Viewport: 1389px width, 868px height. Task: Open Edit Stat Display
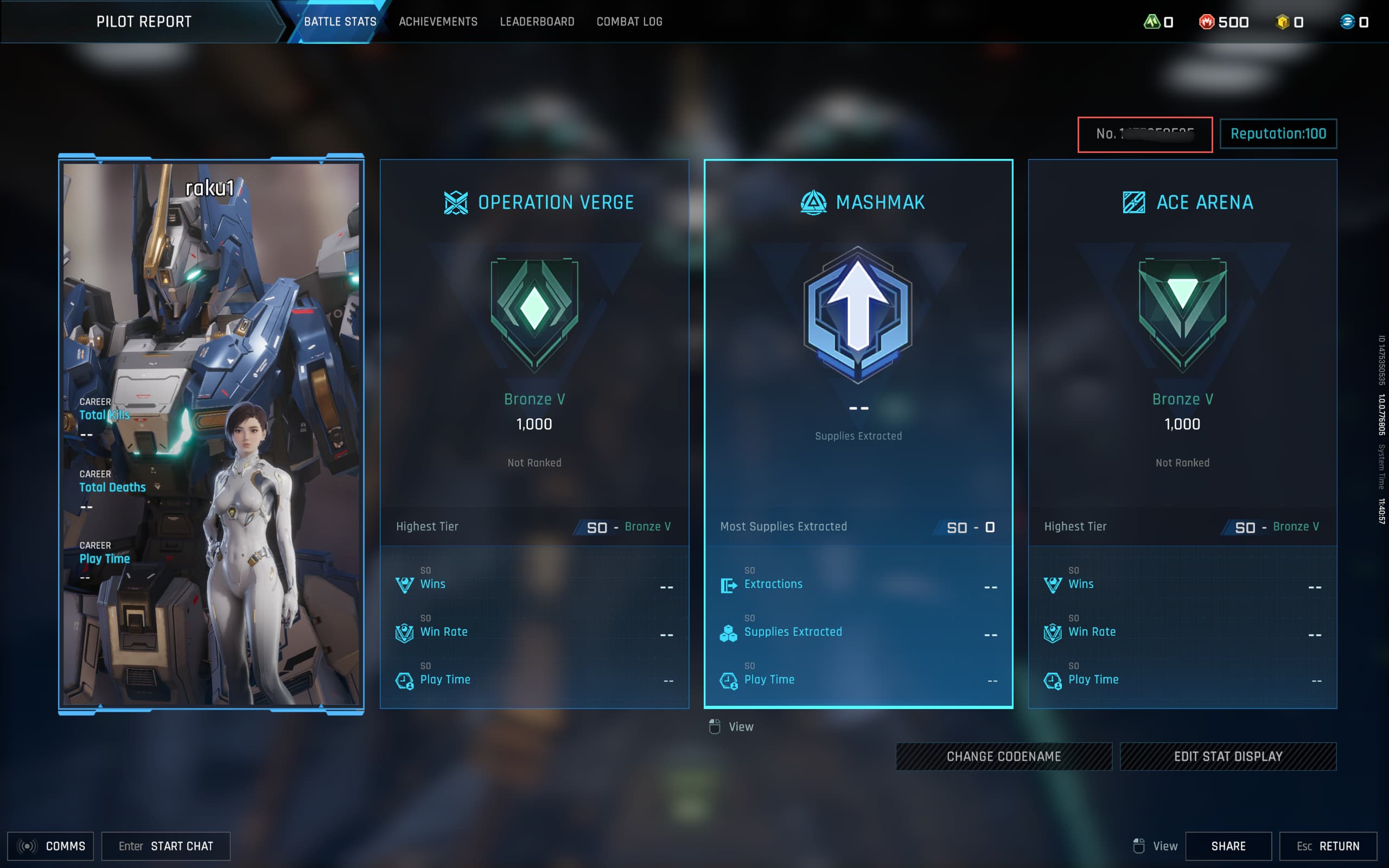point(1228,756)
